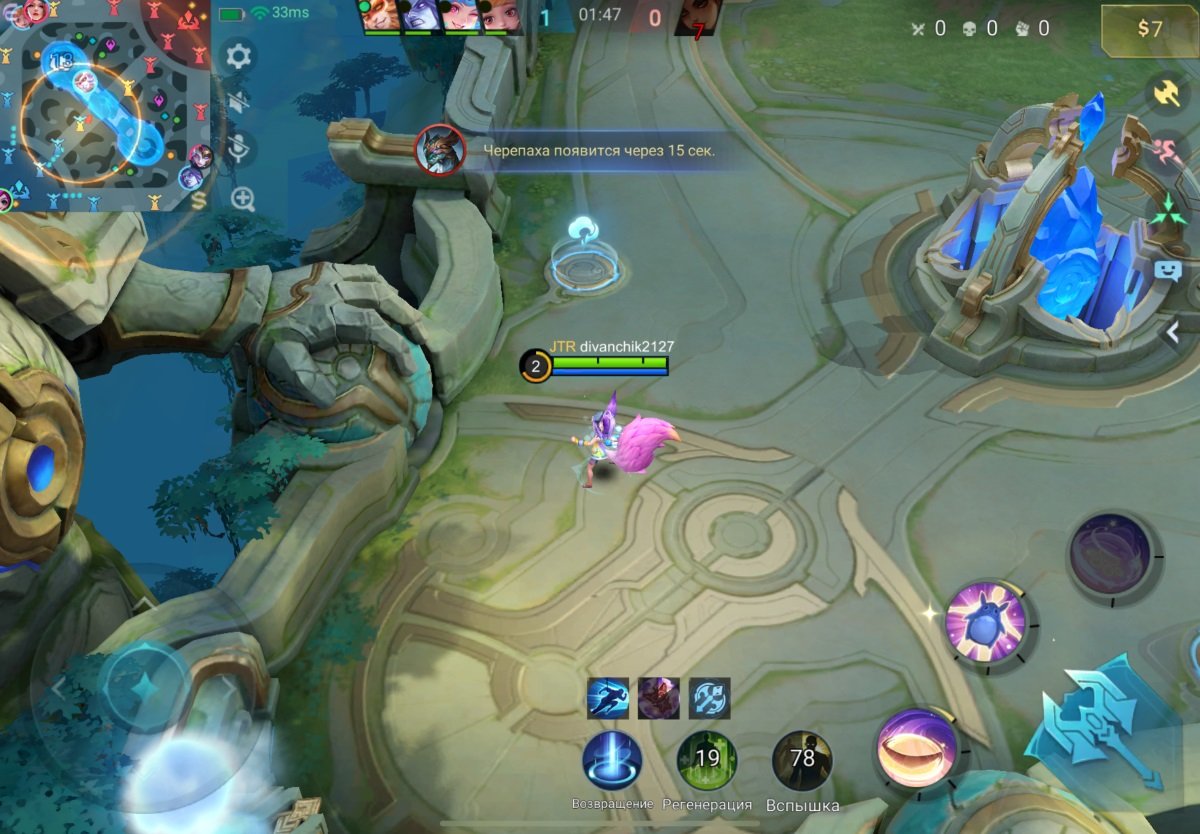
Task: Toggle the muted microphone icon
Action: [x=238, y=150]
